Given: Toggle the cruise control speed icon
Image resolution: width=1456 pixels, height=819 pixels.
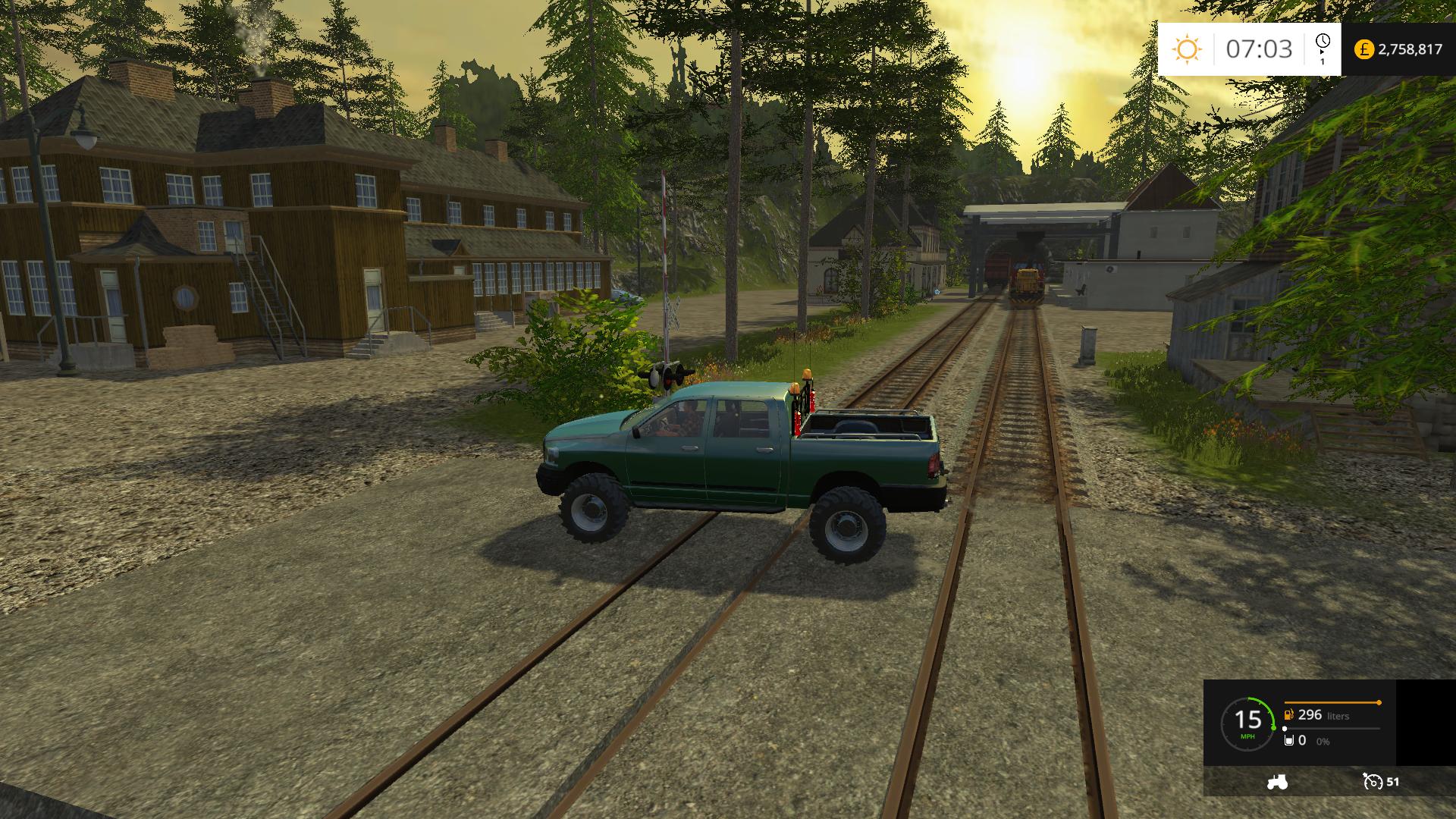Looking at the screenshot, I should pos(1373,782).
